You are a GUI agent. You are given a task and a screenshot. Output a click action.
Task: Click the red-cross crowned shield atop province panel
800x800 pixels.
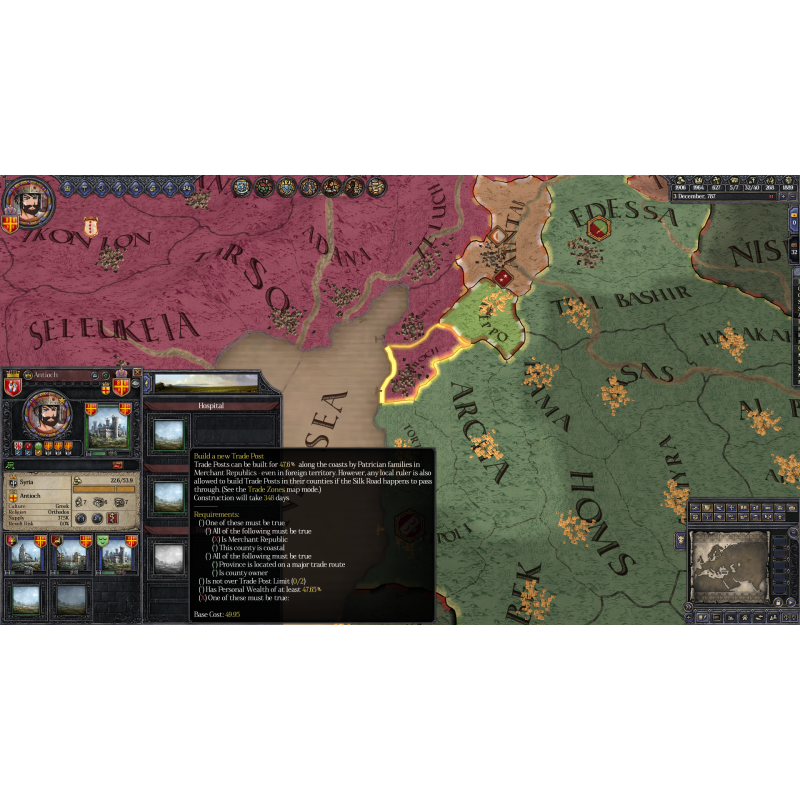coord(121,384)
